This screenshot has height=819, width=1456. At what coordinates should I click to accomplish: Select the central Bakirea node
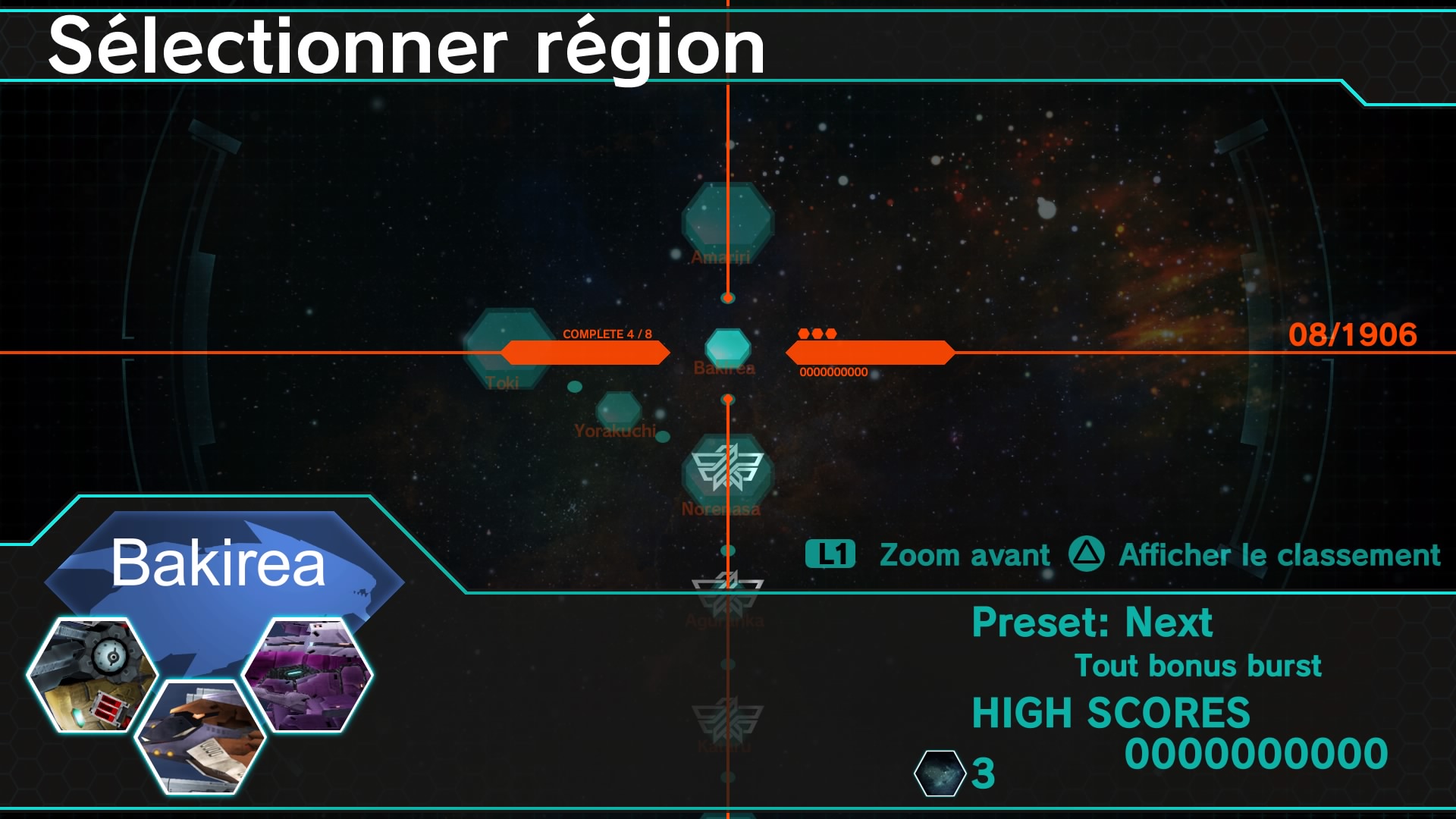pos(727,347)
